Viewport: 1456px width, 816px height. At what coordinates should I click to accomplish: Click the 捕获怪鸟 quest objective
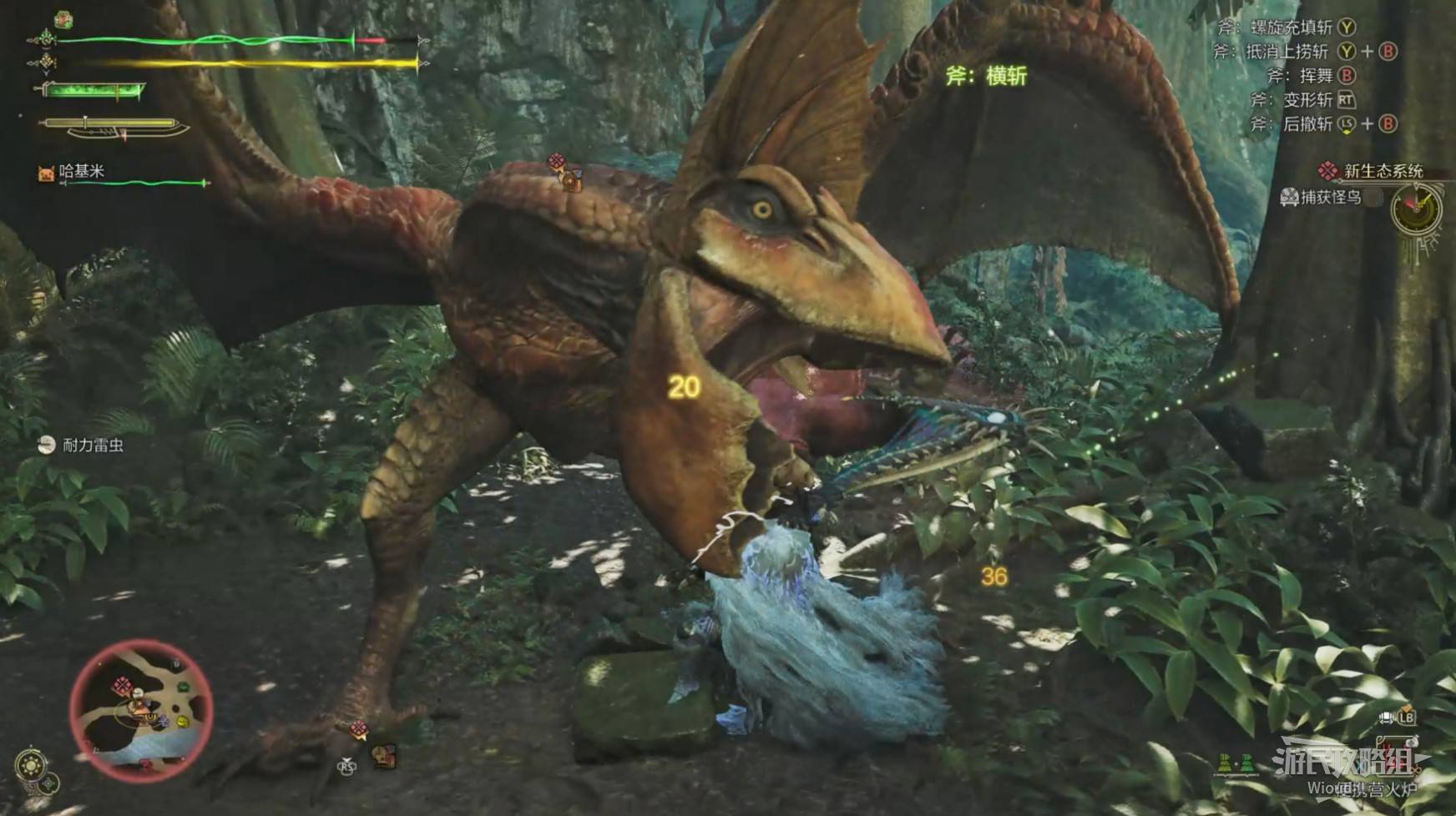[1331, 198]
